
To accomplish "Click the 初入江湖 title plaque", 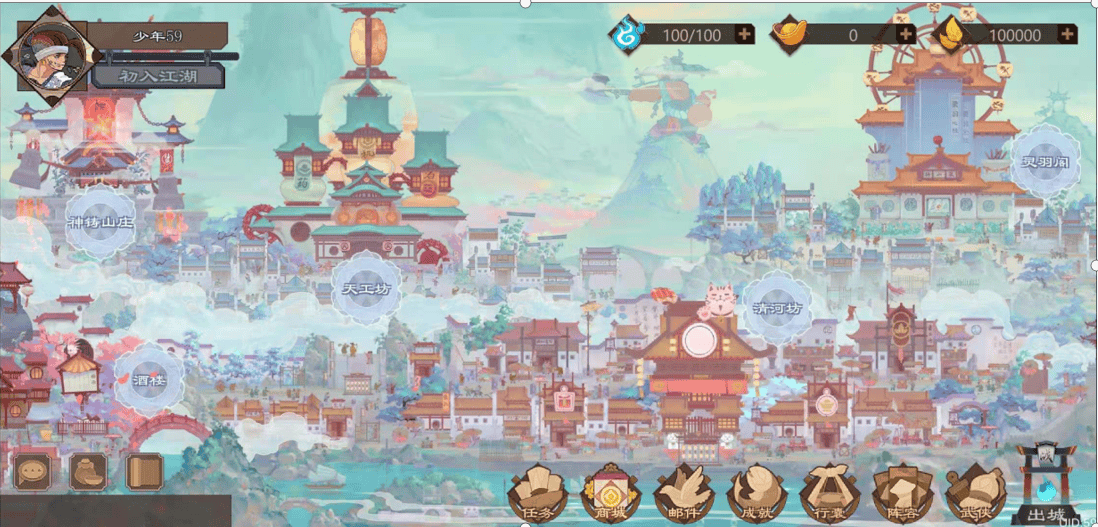I will pyautogui.click(x=158, y=76).
